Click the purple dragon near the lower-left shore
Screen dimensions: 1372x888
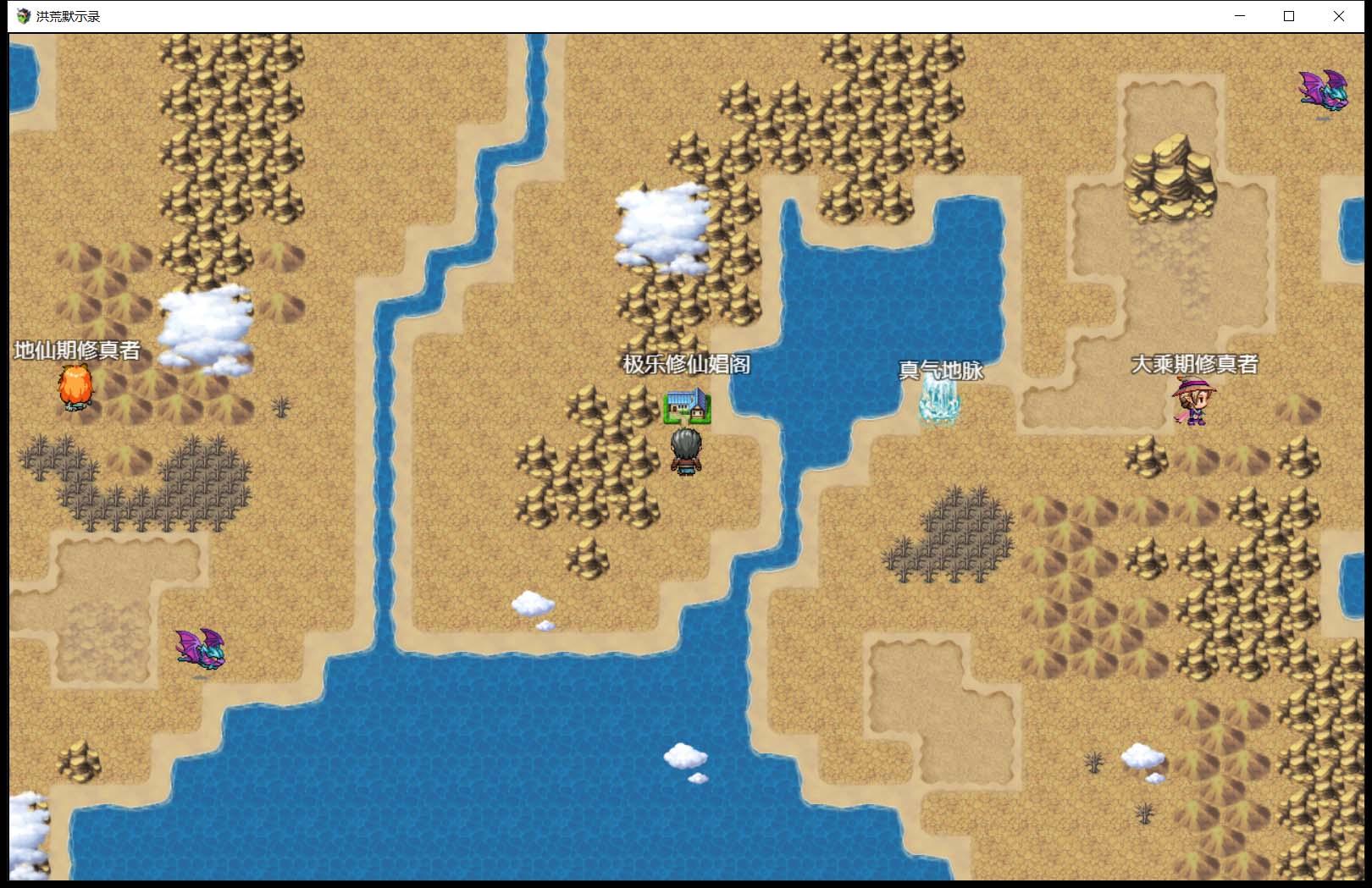pos(201,650)
